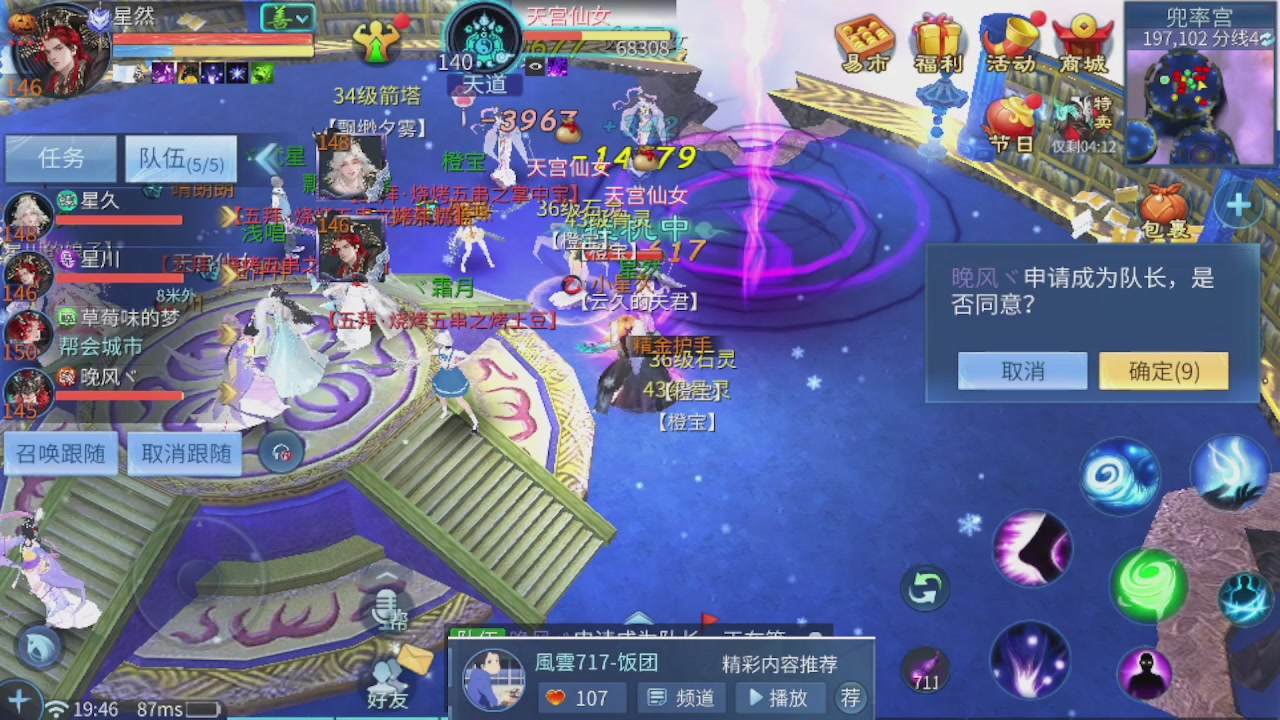The image size is (1280, 720).
Task: Open the 节日 festival lantern icon
Action: [x=1013, y=113]
